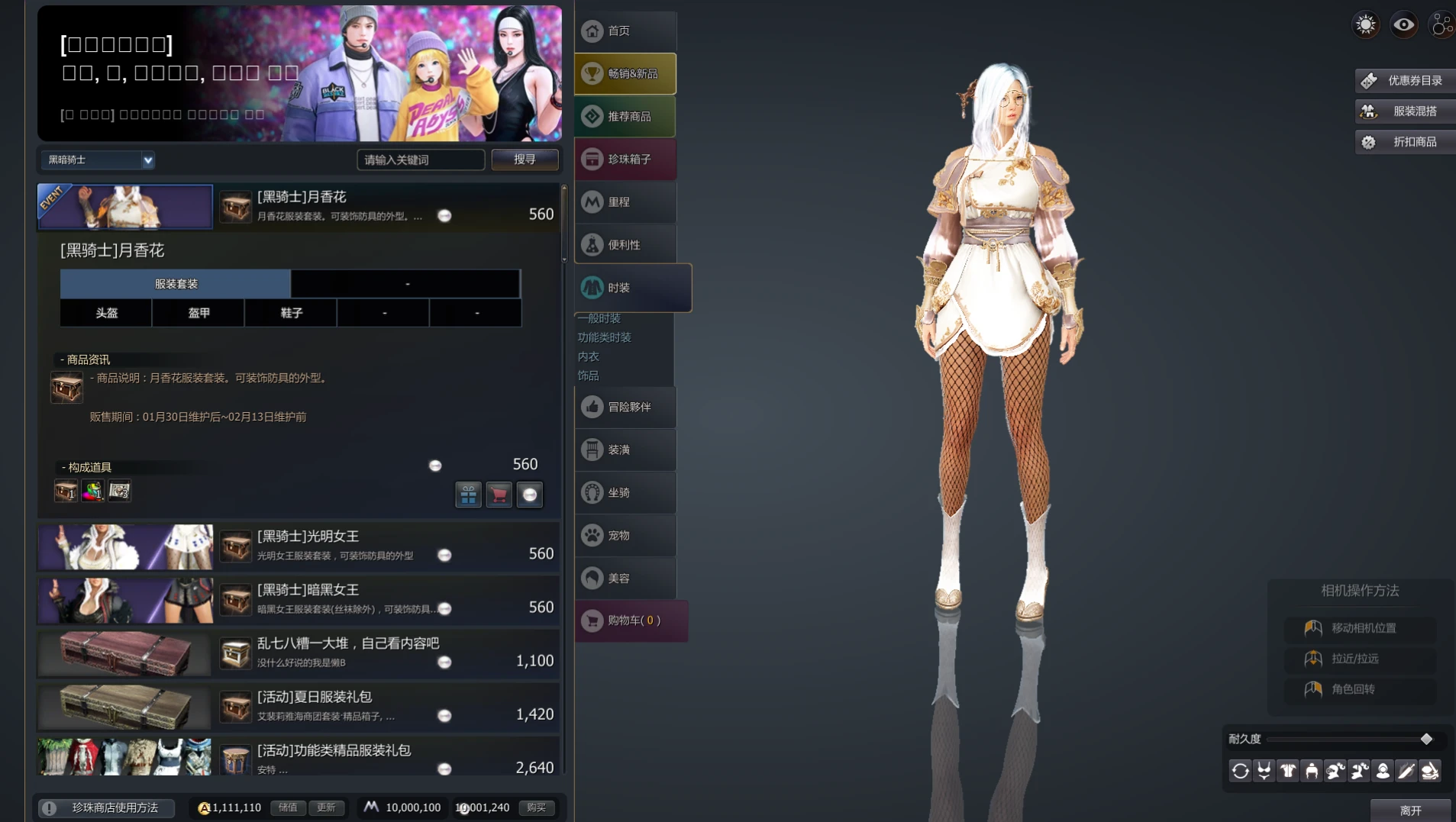Screen dimensions: 1456x822
Task: Open 珍珠商店使用方法 shop guide
Action: (105, 807)
